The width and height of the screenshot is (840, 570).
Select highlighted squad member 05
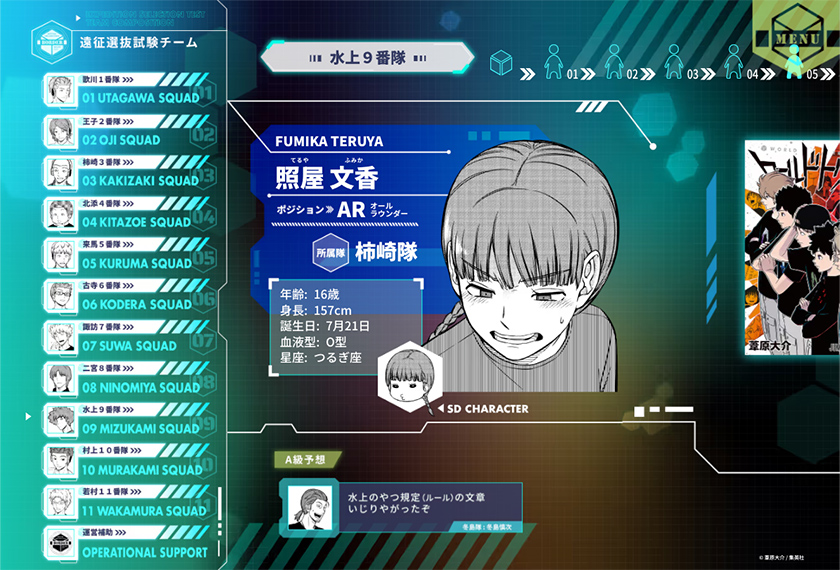[796, 64]
